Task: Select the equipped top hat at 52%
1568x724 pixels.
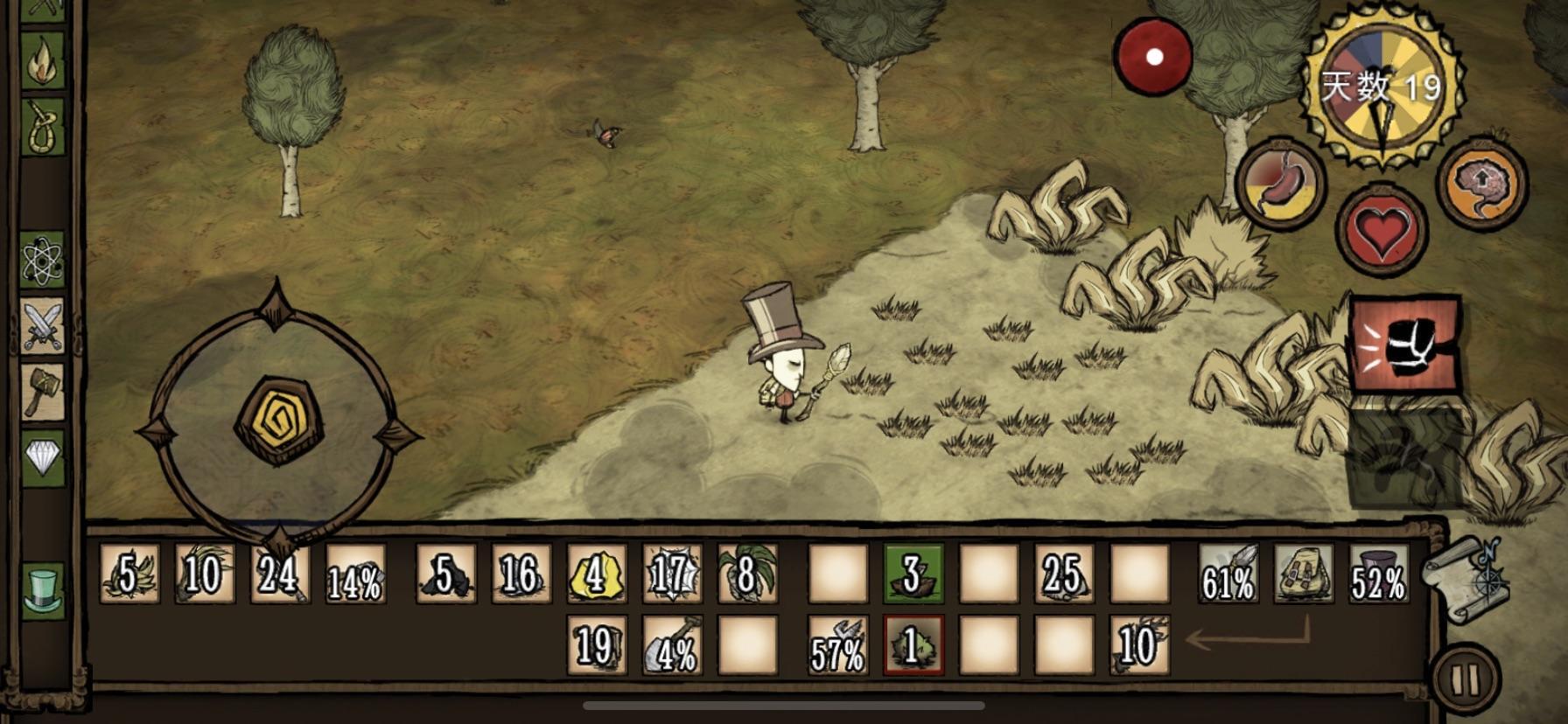Action: click(x=1379, y=574)
